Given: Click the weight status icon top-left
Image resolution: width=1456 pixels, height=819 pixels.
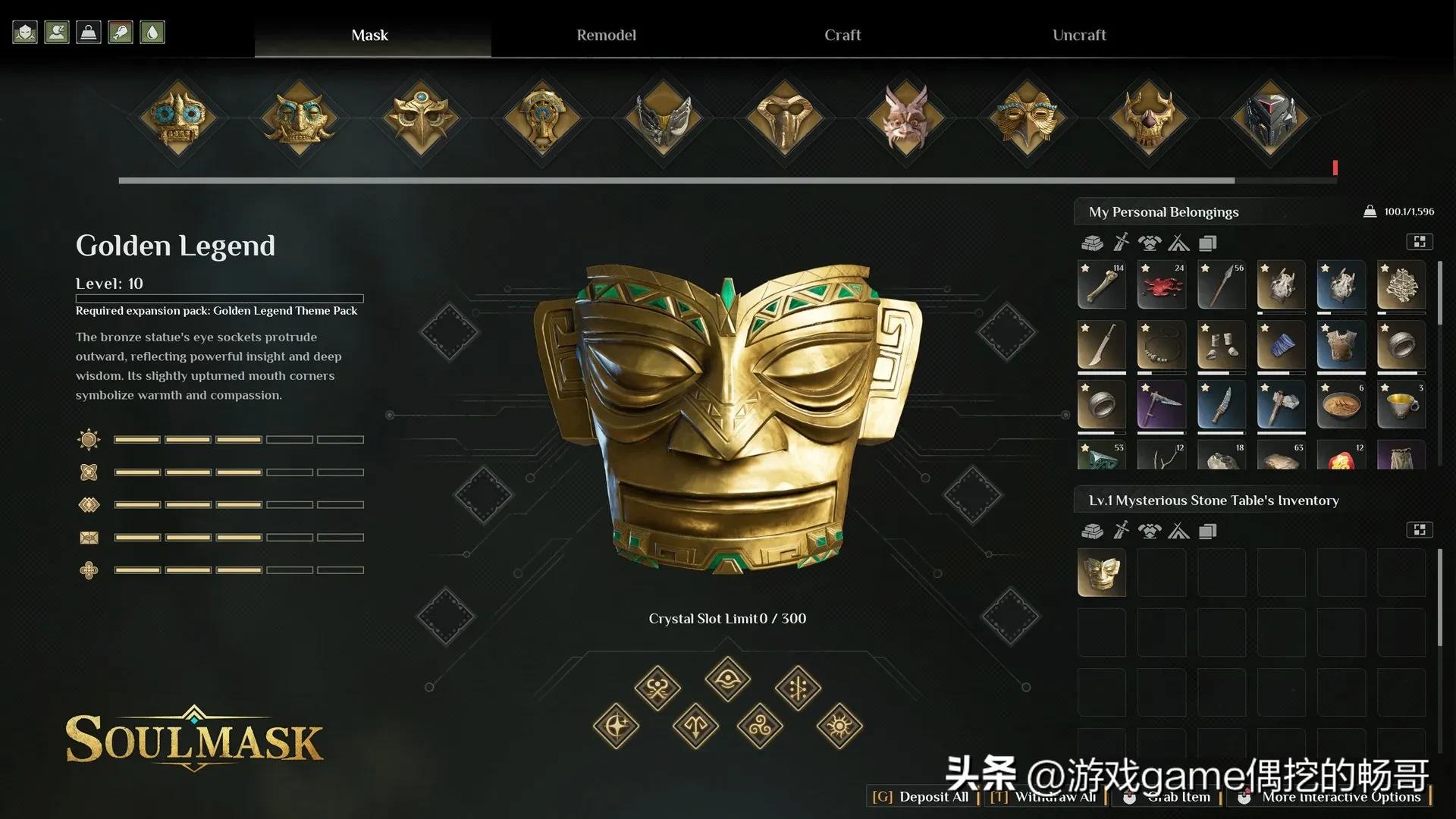Looking at the screenshot, I should click(x=89, y=32).
